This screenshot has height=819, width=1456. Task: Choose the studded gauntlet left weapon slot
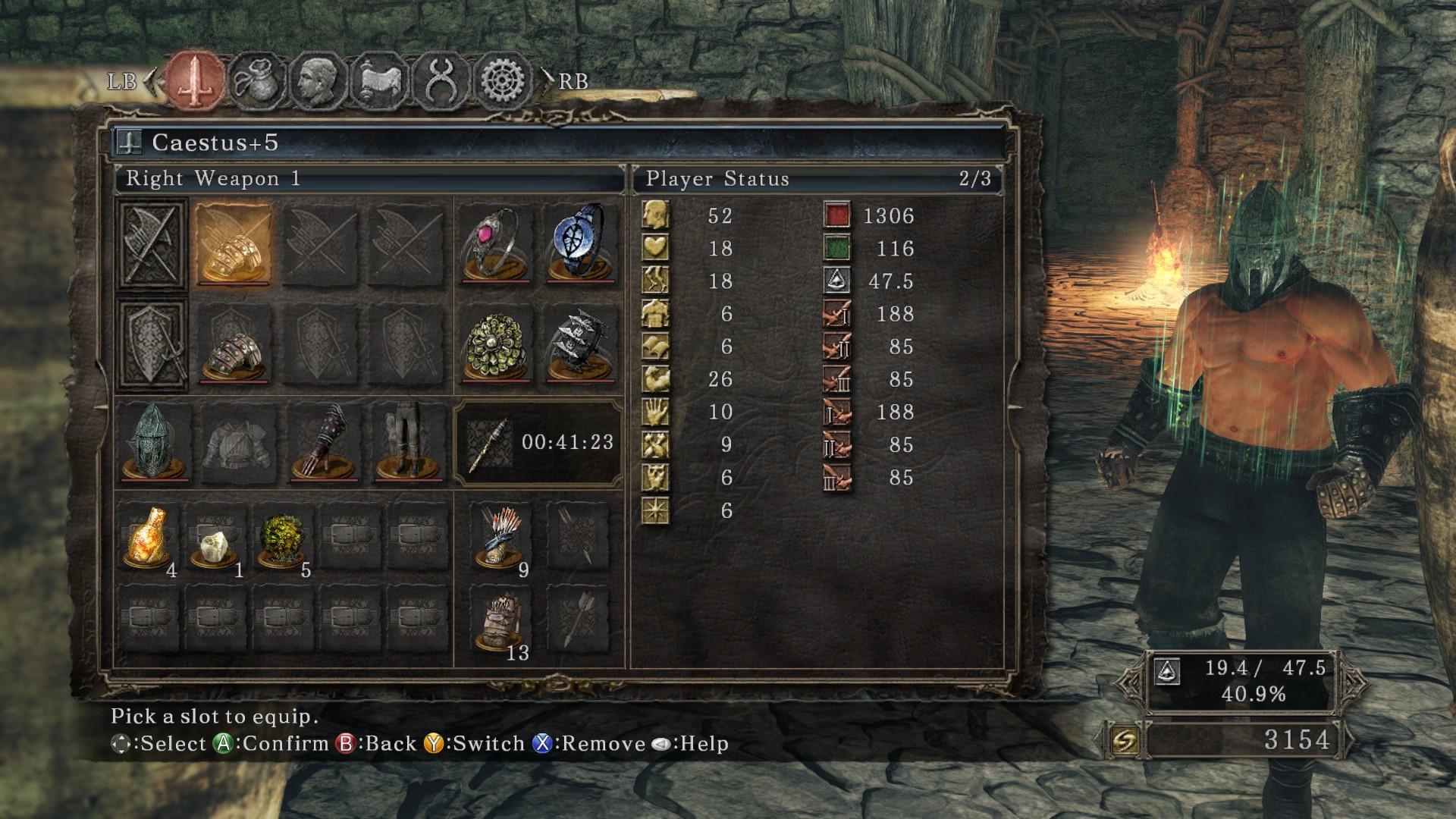click(234, 344)
